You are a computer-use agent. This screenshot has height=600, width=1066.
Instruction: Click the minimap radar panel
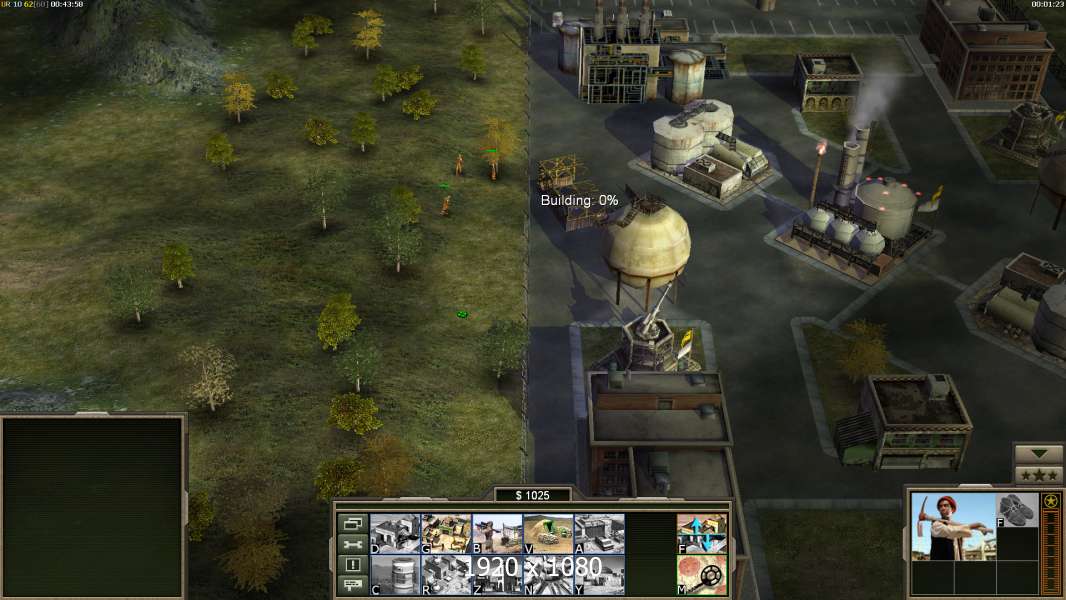[x=94, y=506]
